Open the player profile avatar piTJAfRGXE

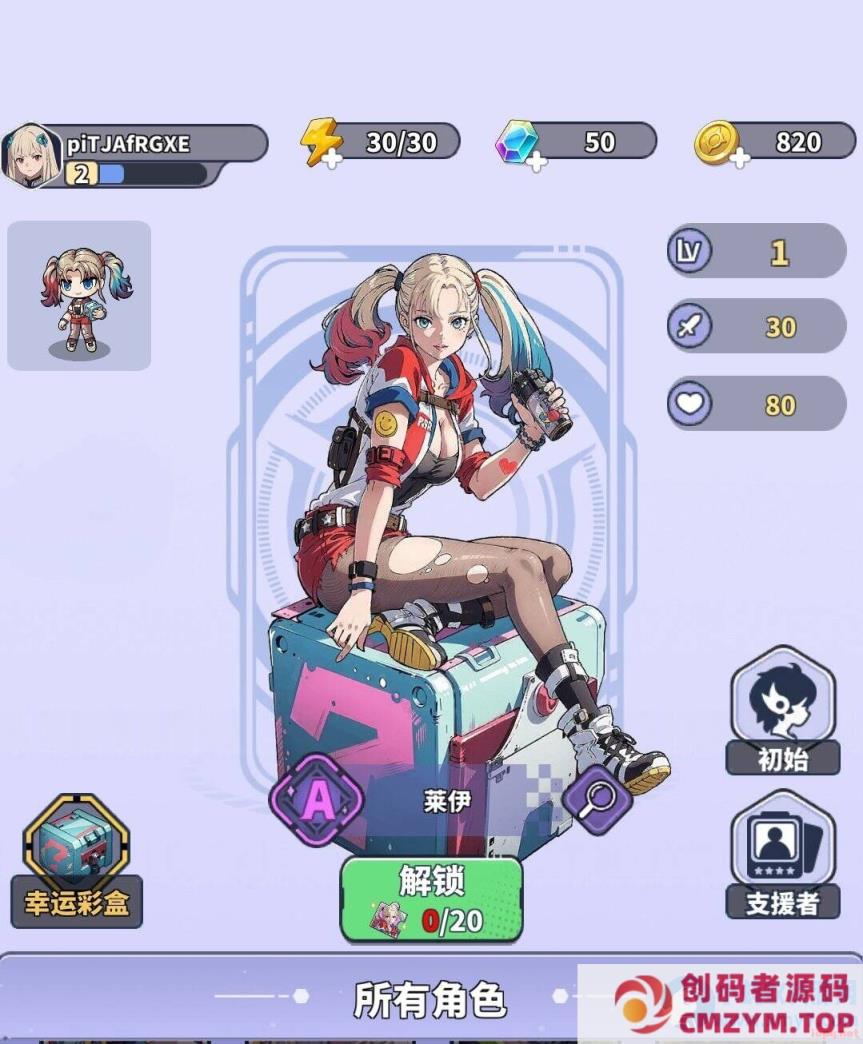pyautogui.click(x=31, y=155)
